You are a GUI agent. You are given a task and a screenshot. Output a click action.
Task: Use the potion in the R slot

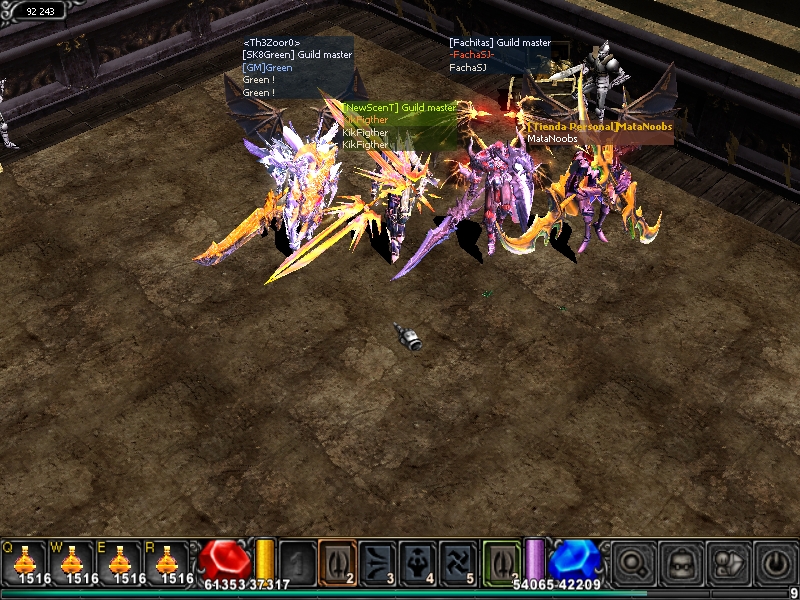tap(168, 562)
